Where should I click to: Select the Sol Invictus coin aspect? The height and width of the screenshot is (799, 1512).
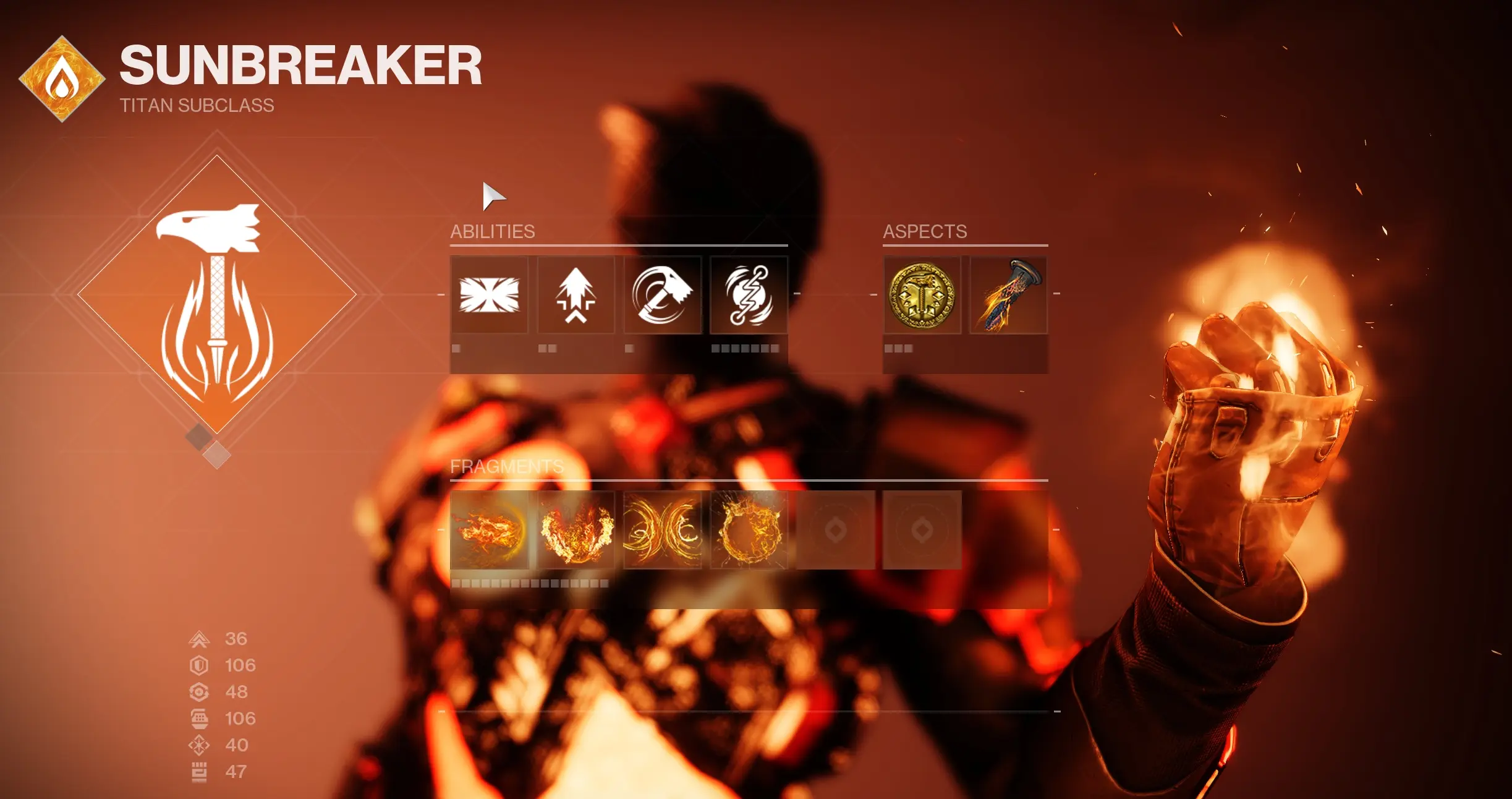(922, 296)
